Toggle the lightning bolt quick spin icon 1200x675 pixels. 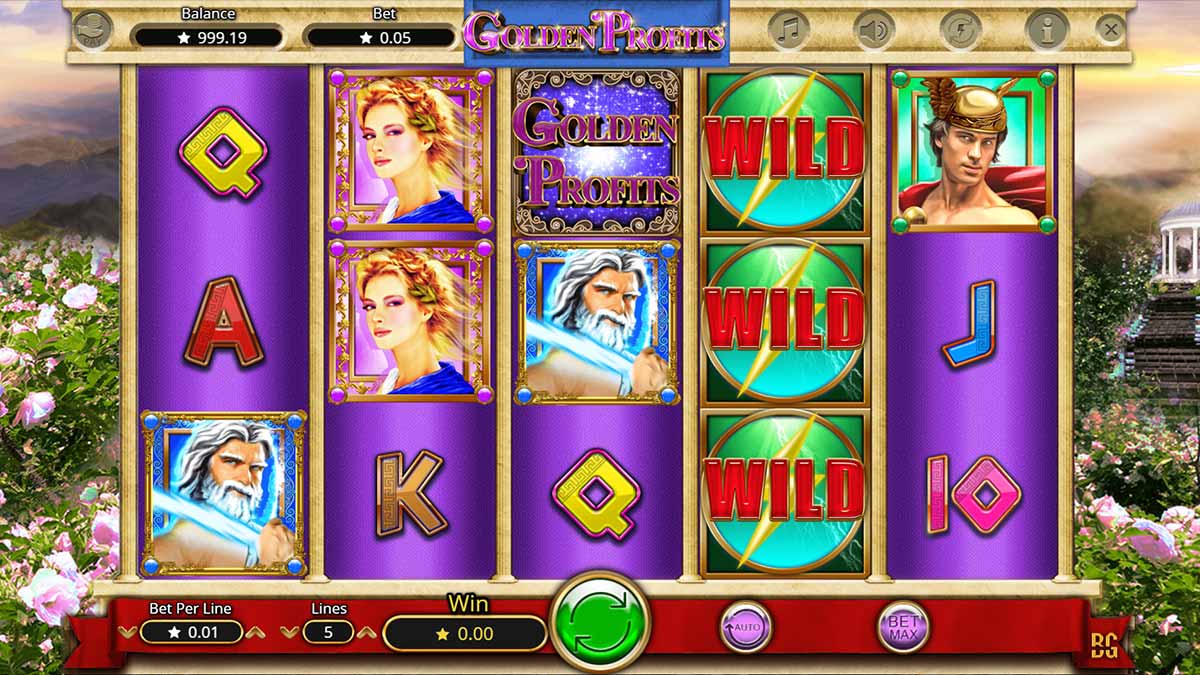960,30
